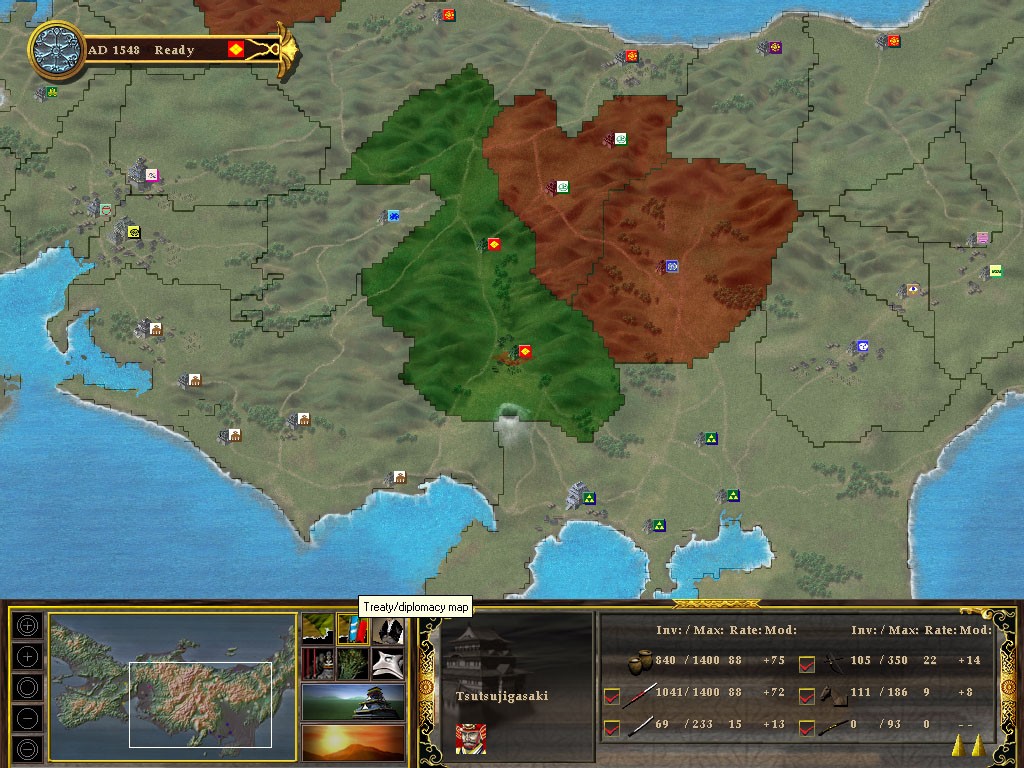Switch to the Treaty/diplomacy map view

coord(353,628)
